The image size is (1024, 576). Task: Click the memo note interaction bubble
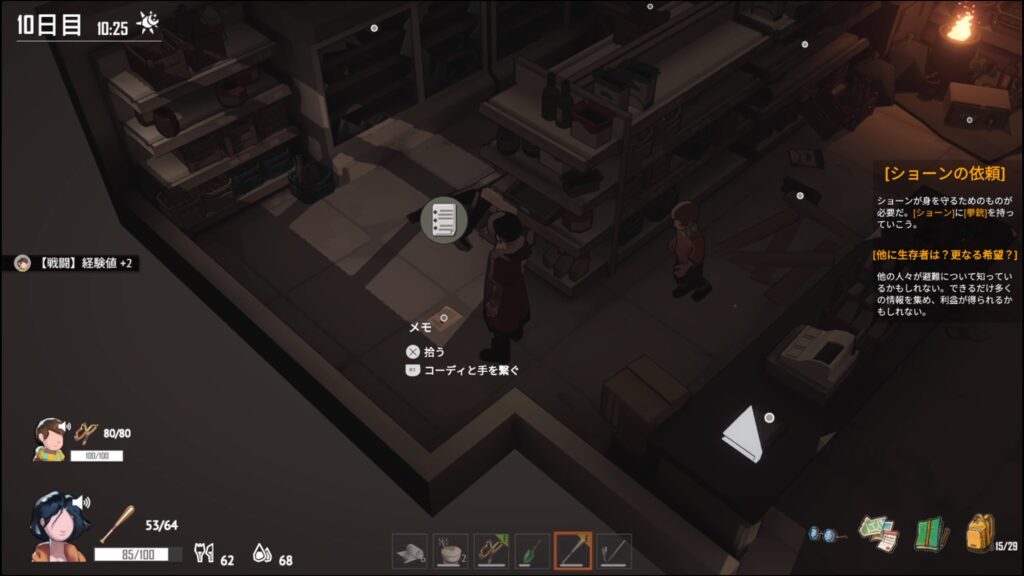(444, 219)
